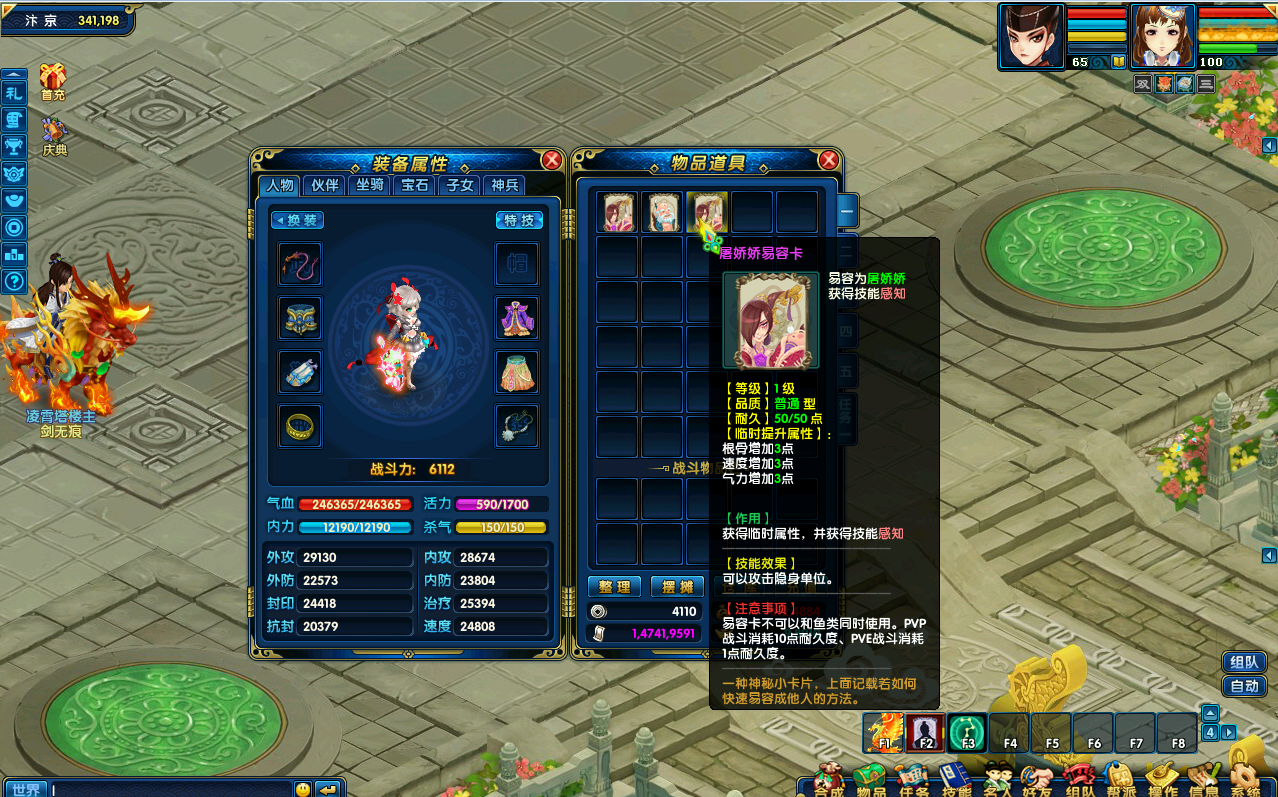Select the gold ring equipment slot
The height and width of the screenshot is (797, 1278).
point(299,426)
